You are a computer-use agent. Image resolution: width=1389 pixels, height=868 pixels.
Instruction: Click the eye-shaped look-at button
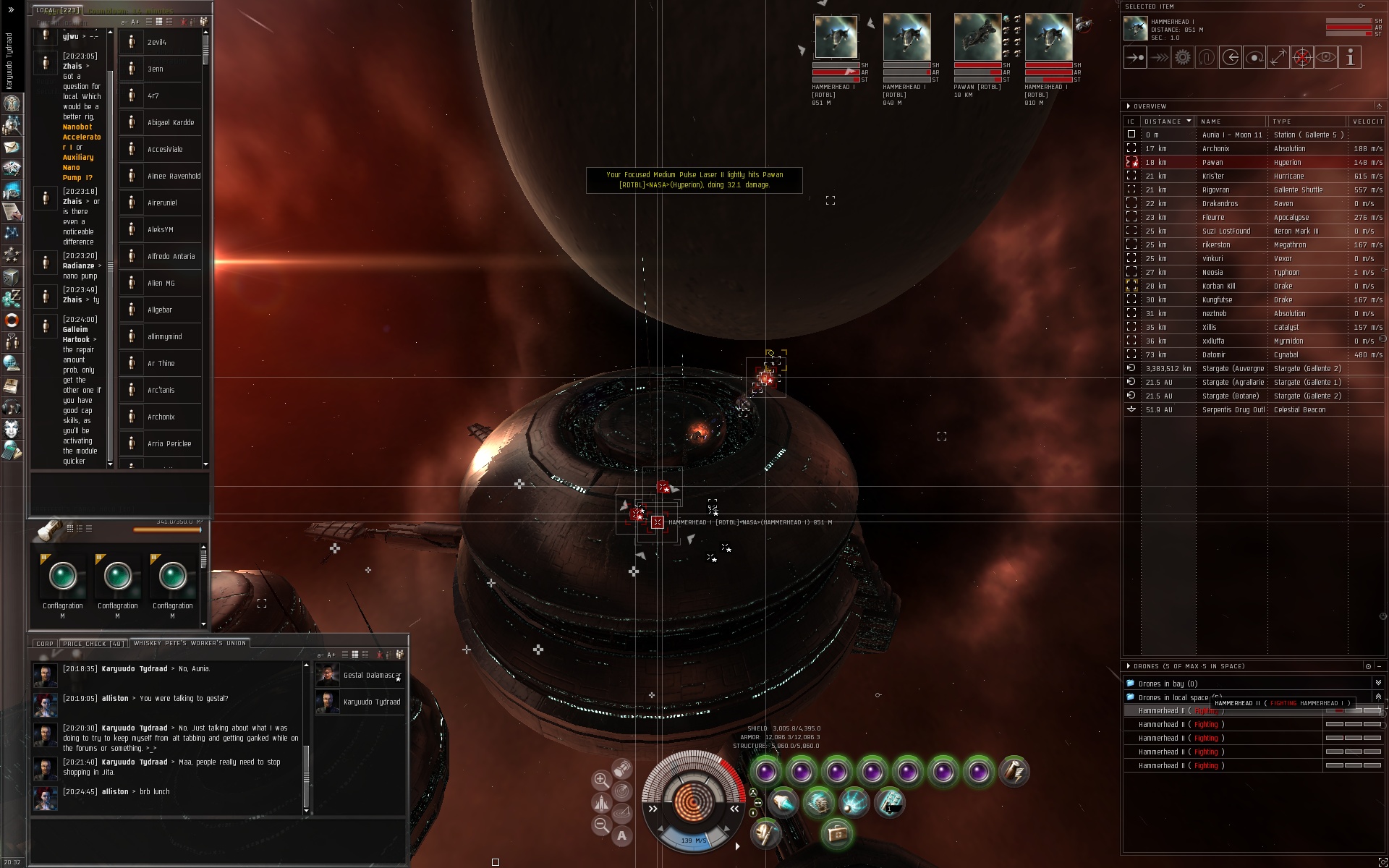[1325, 58]
